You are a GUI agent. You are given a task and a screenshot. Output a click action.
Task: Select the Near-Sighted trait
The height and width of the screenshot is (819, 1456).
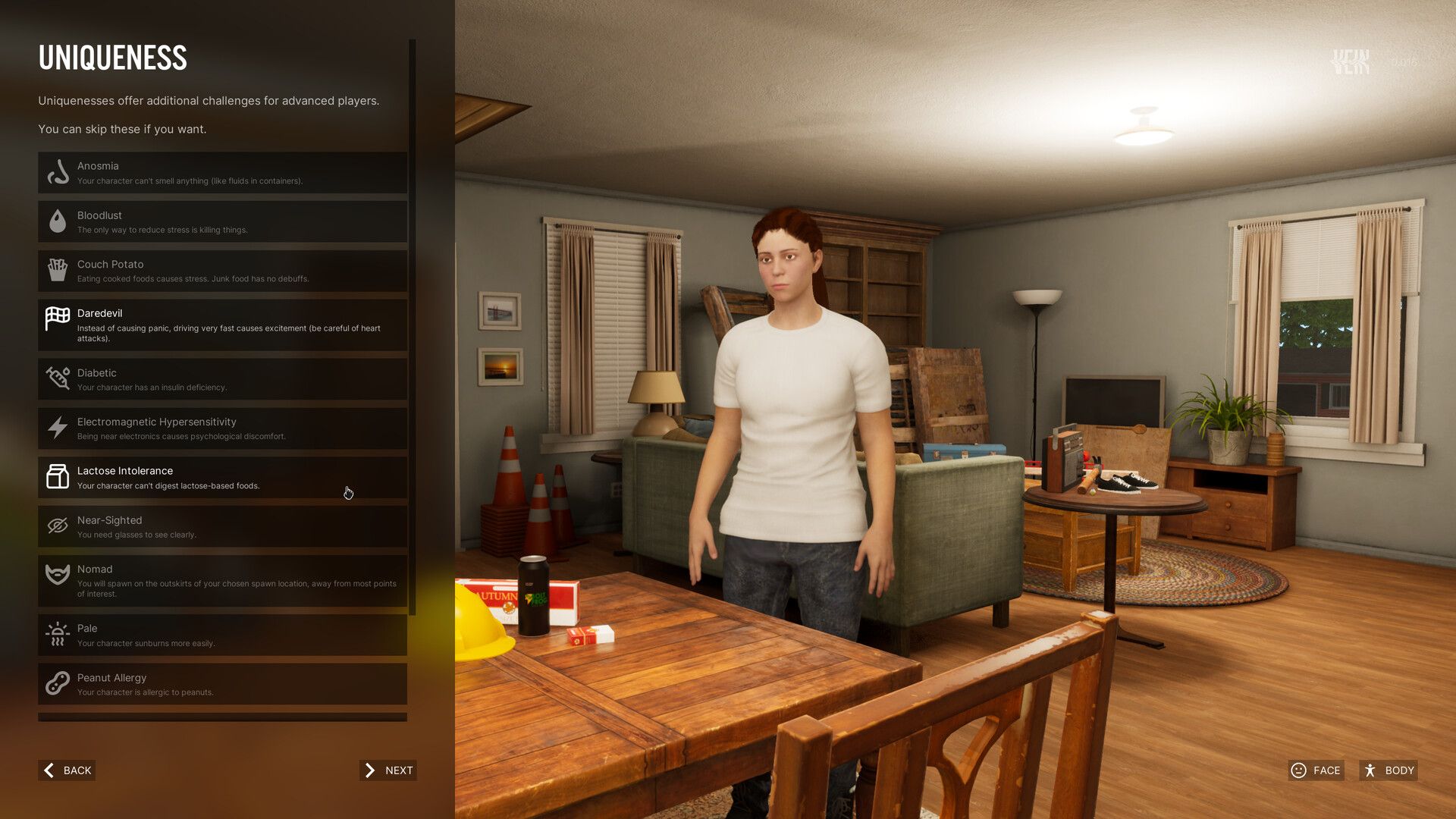222,526
